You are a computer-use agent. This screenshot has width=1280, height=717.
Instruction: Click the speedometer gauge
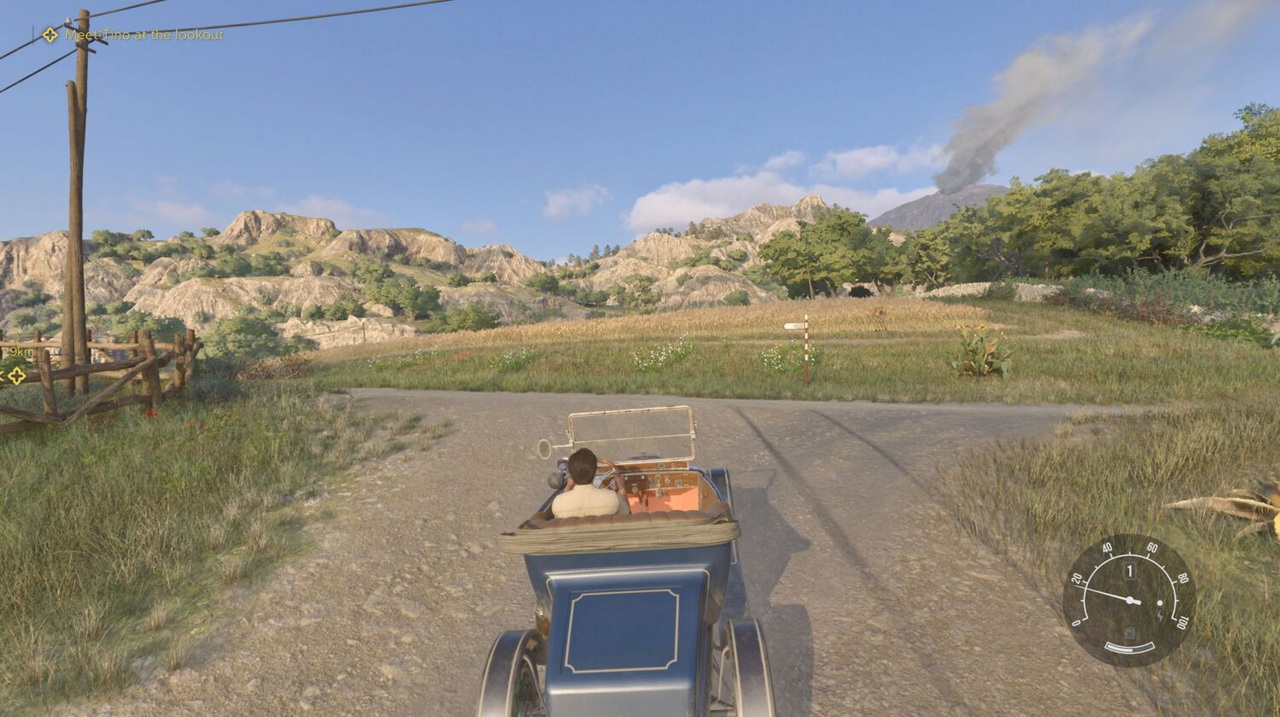1128,600
